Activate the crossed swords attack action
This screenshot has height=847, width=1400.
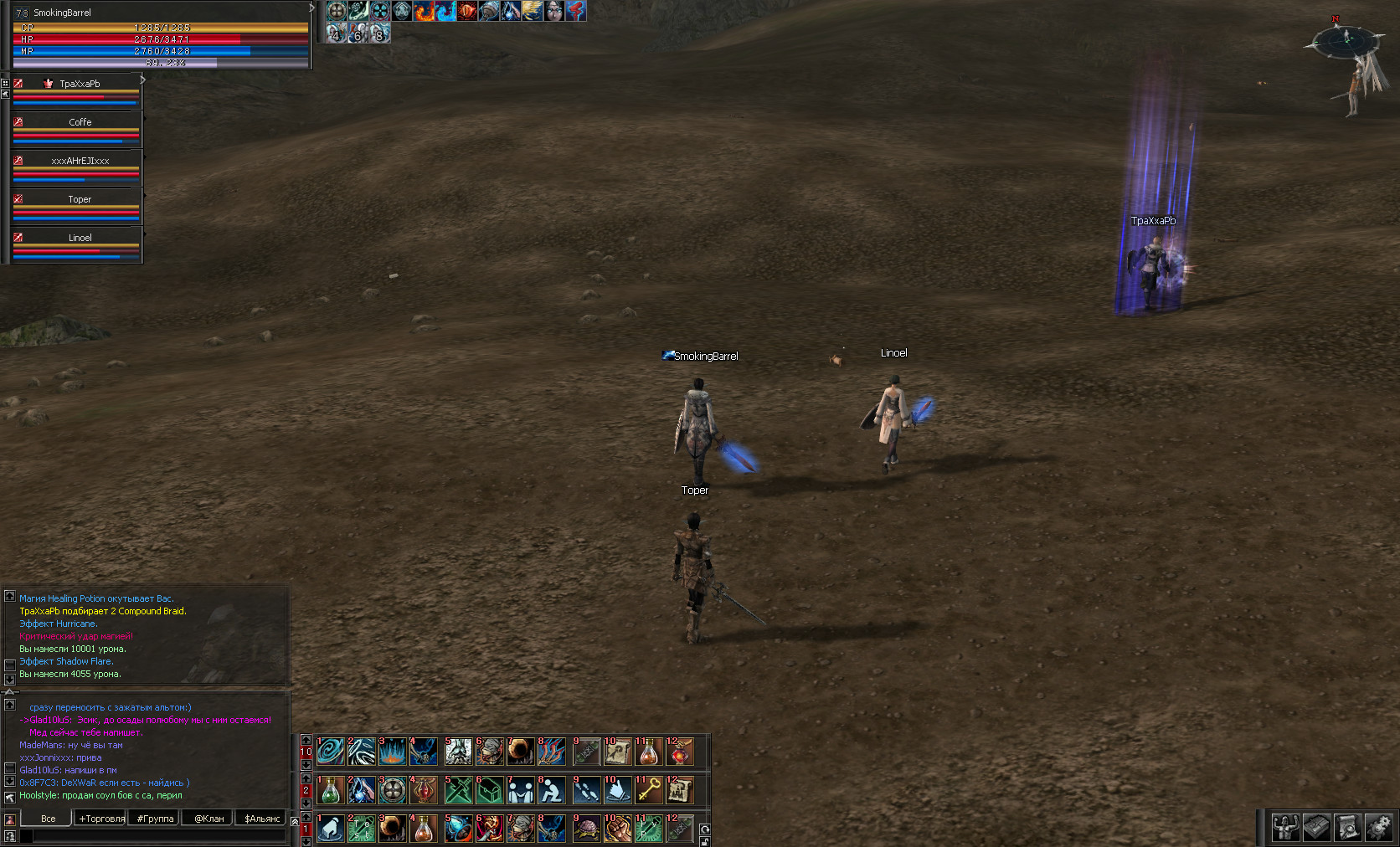tap(459, 789)
